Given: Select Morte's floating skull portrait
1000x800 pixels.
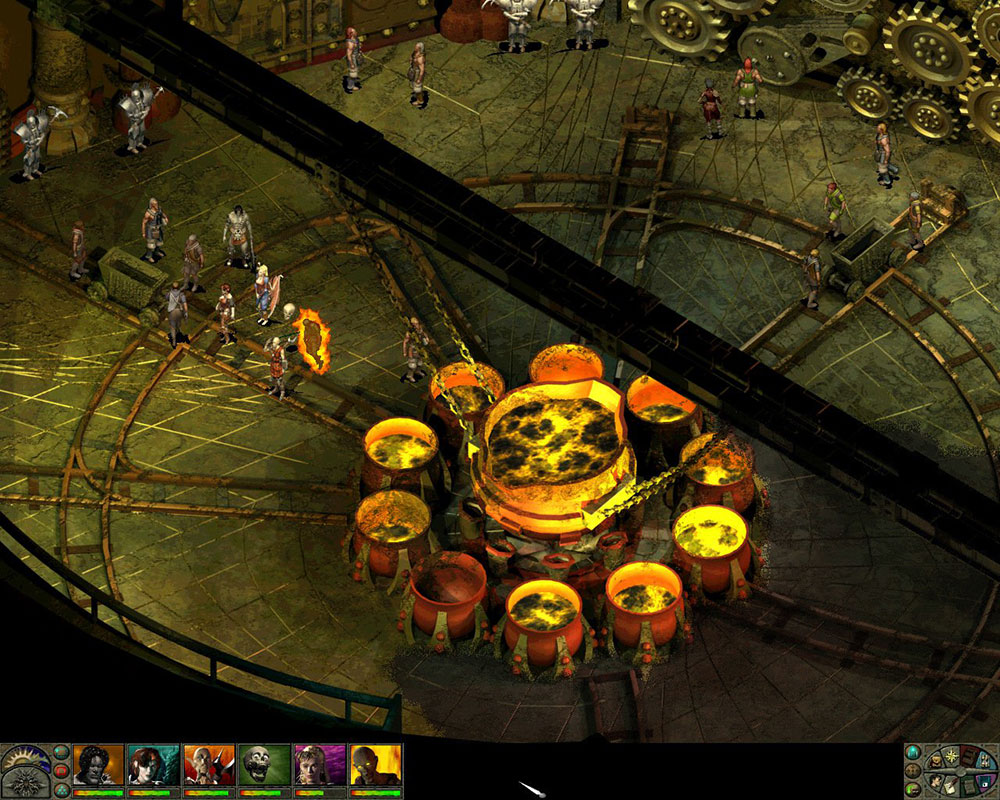Looking at the screenshot, I should [265, 765].
